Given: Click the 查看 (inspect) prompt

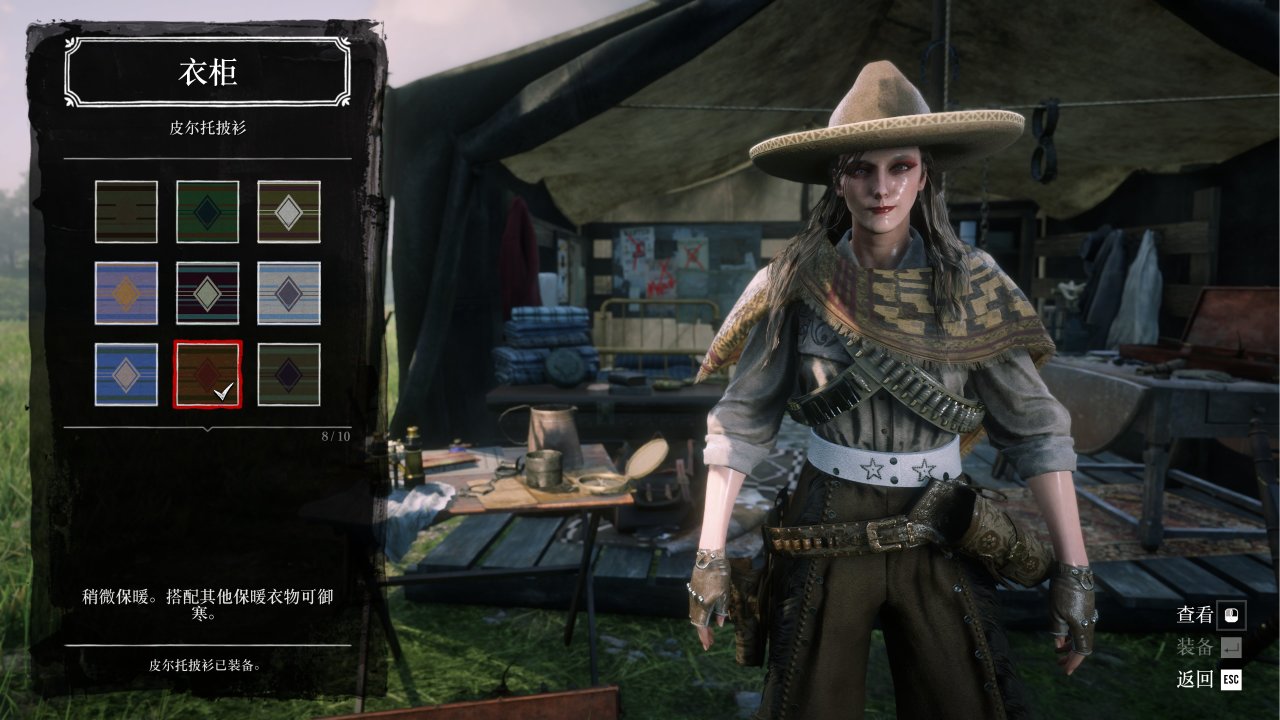Looking at the screenshot, I should (1210, 615).
